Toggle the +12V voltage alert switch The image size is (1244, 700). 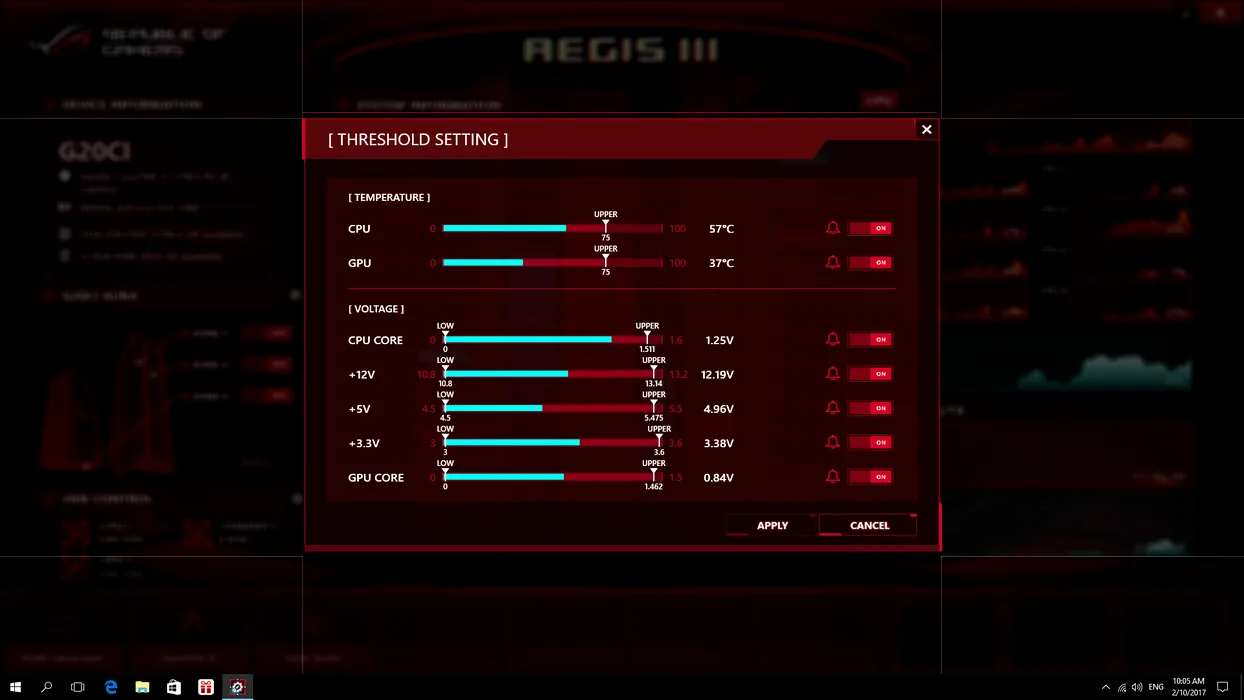870,374
